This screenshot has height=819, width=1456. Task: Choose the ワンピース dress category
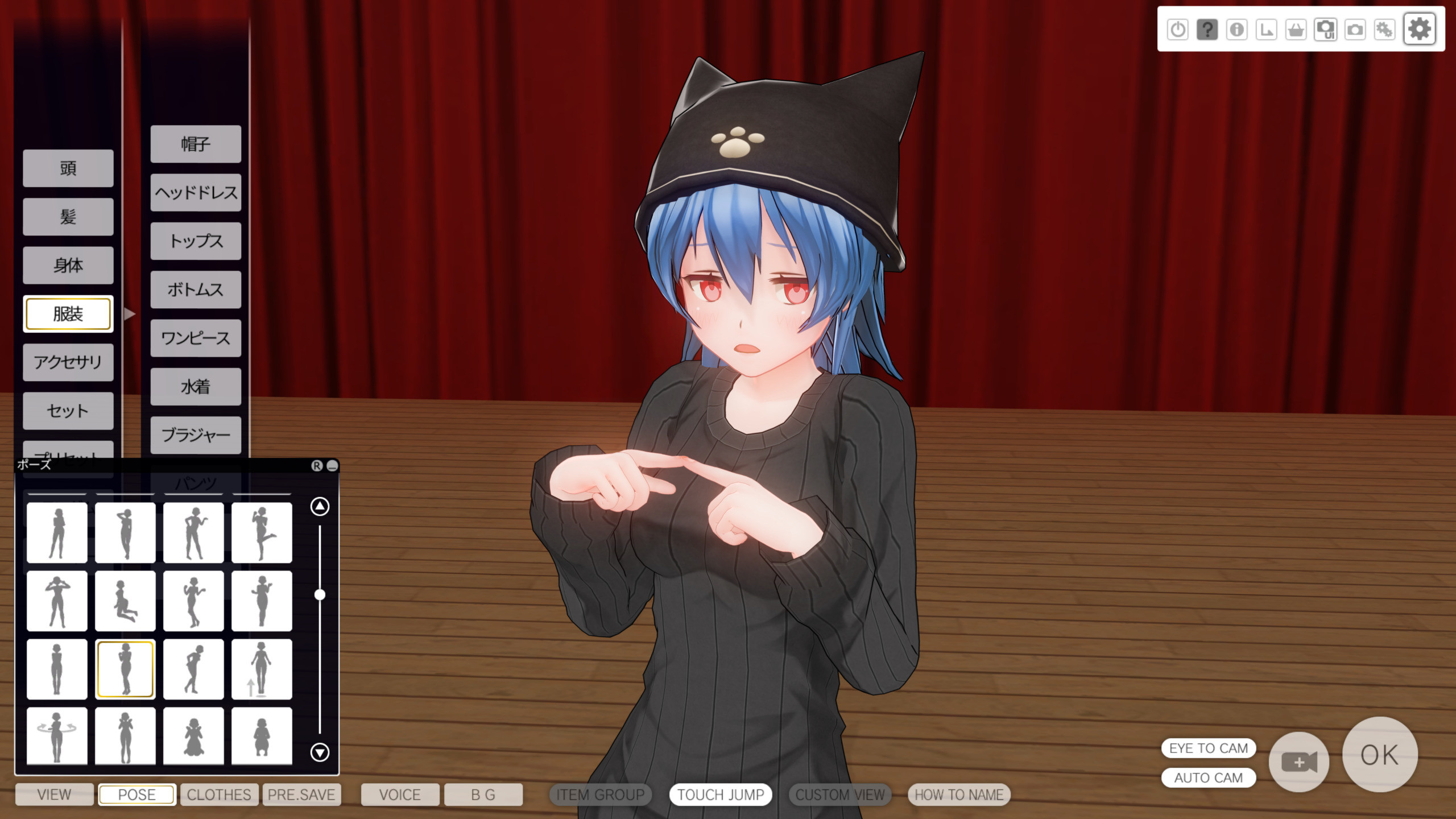tap(196, 338)
